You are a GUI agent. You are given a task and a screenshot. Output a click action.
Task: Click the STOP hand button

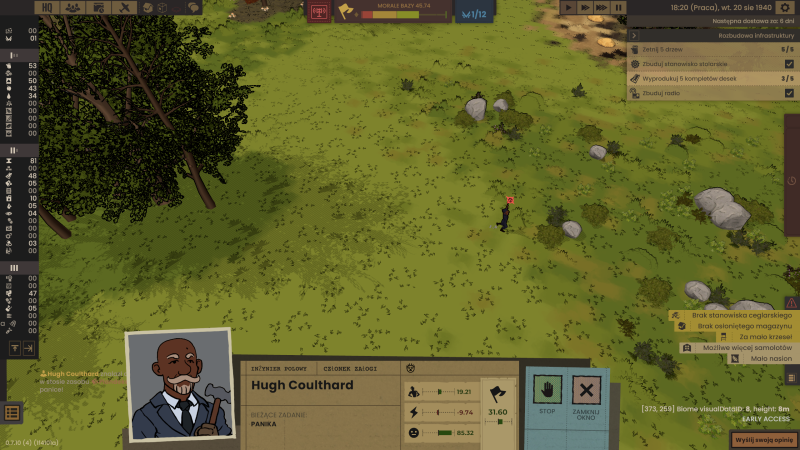pyautogui.click(x=547, y=394)
